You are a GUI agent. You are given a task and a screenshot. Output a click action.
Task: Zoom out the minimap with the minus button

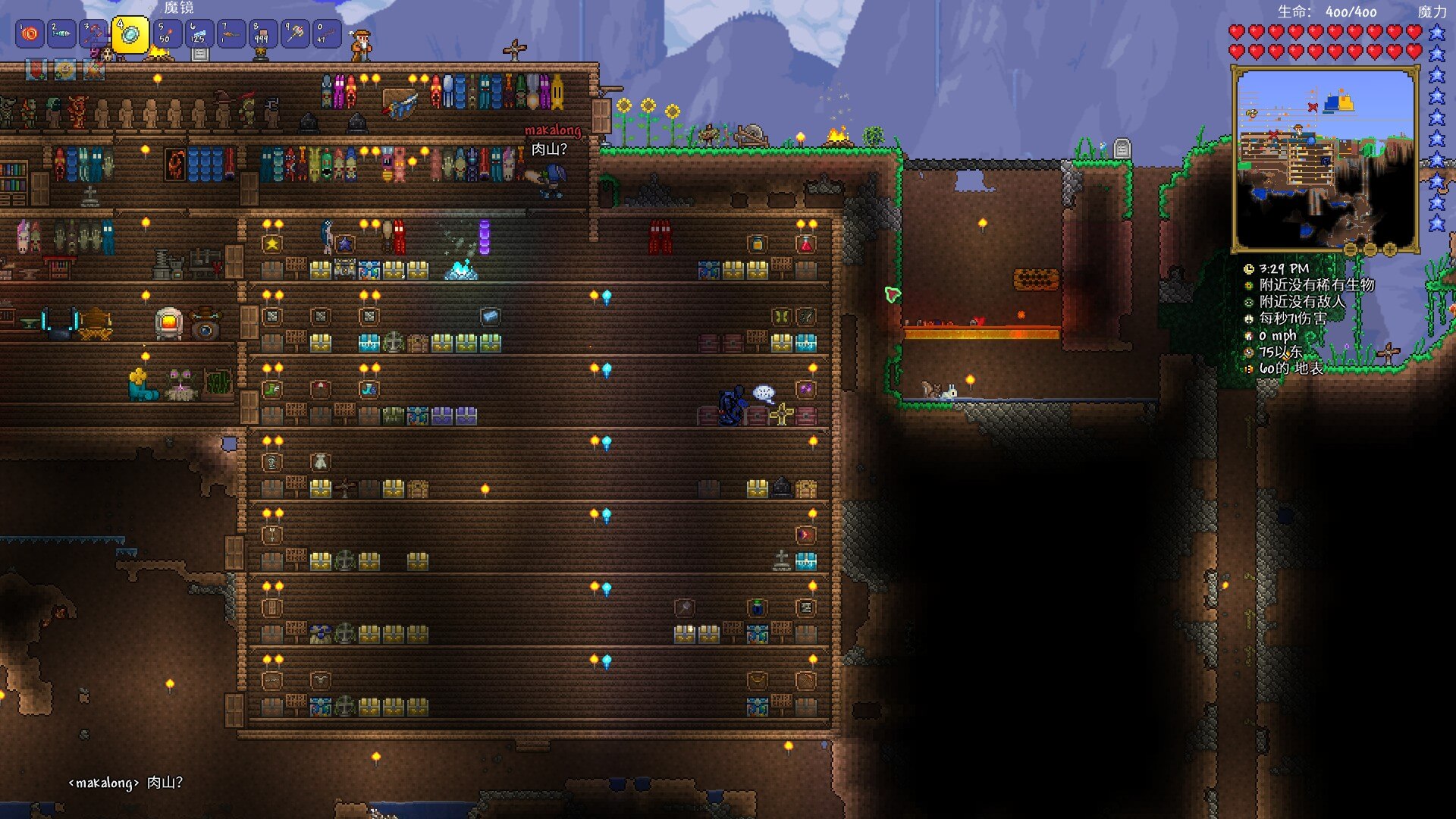tap(1370, 249)
